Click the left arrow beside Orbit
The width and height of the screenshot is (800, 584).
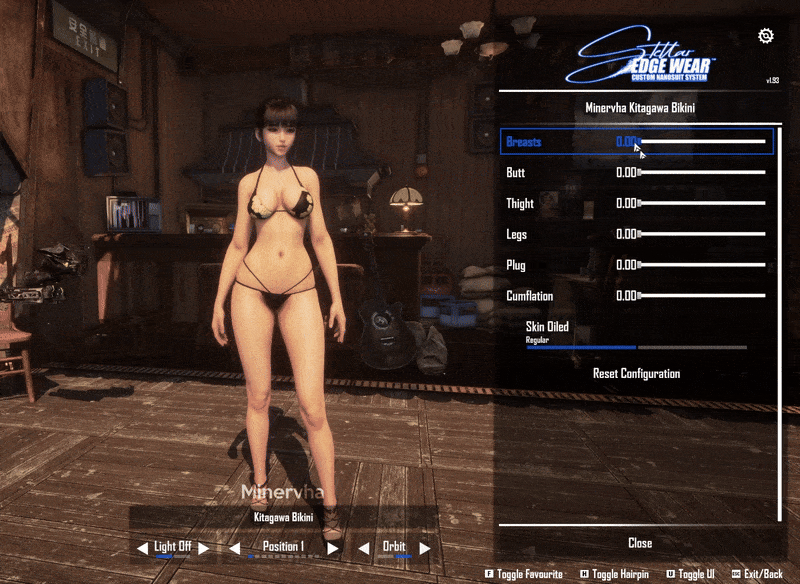[x=361, y=548]
